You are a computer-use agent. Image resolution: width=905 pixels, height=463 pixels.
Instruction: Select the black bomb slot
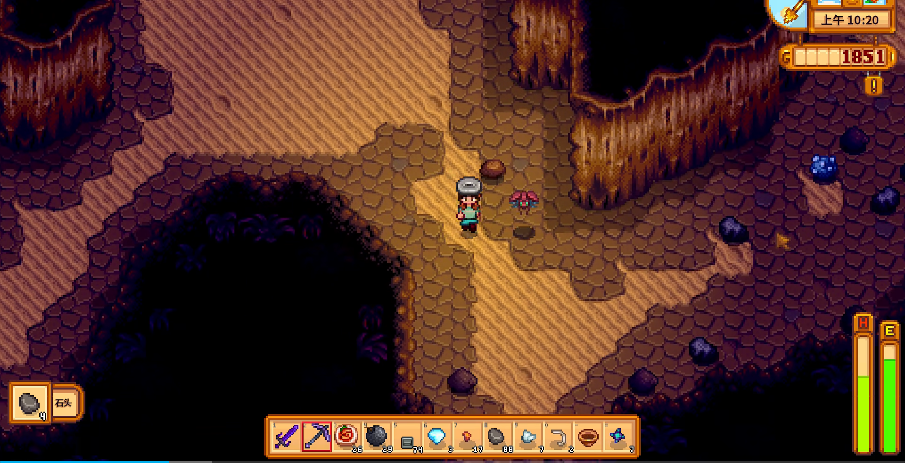pos(376,436)
